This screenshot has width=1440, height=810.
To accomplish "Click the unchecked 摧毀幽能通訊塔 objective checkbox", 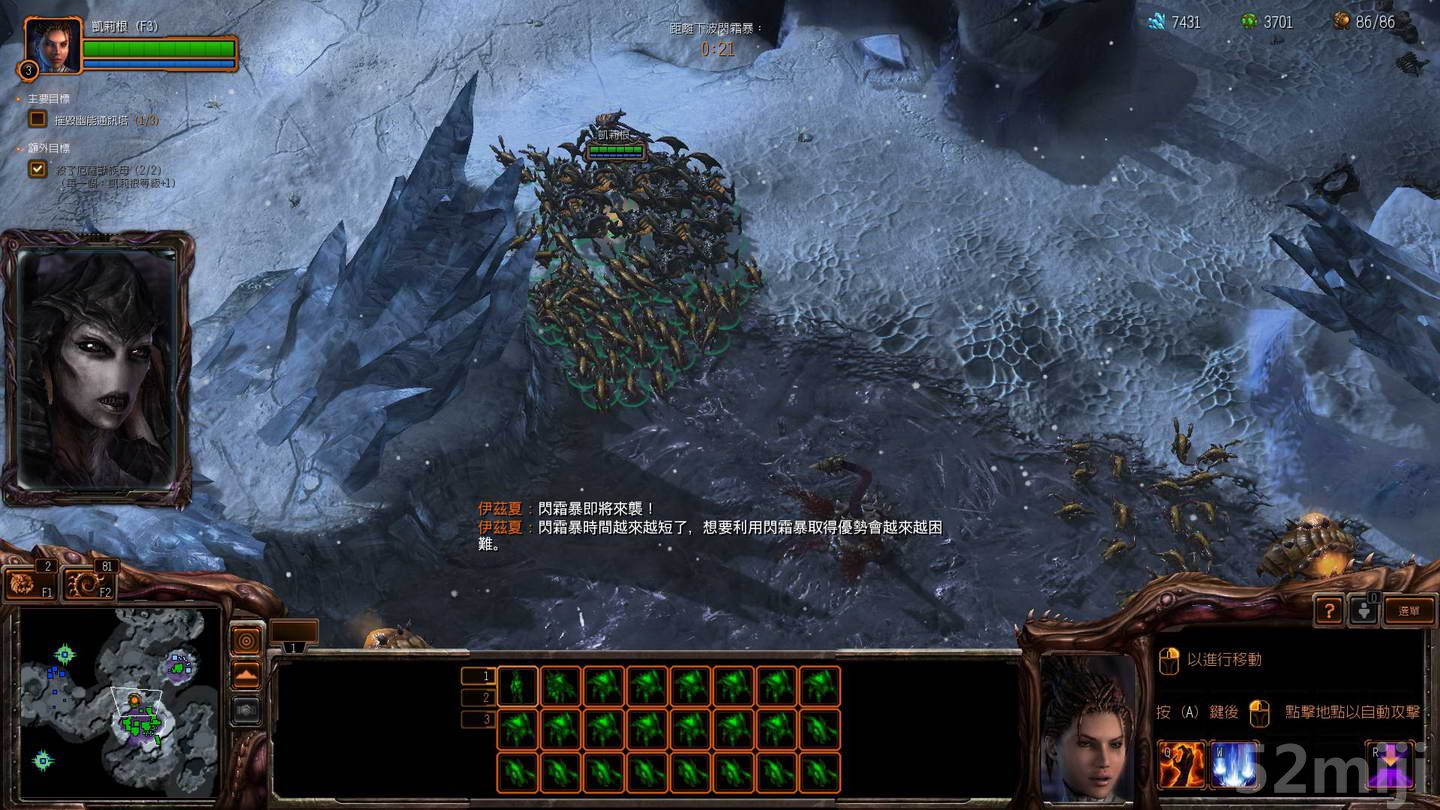I will pos(36,118).
